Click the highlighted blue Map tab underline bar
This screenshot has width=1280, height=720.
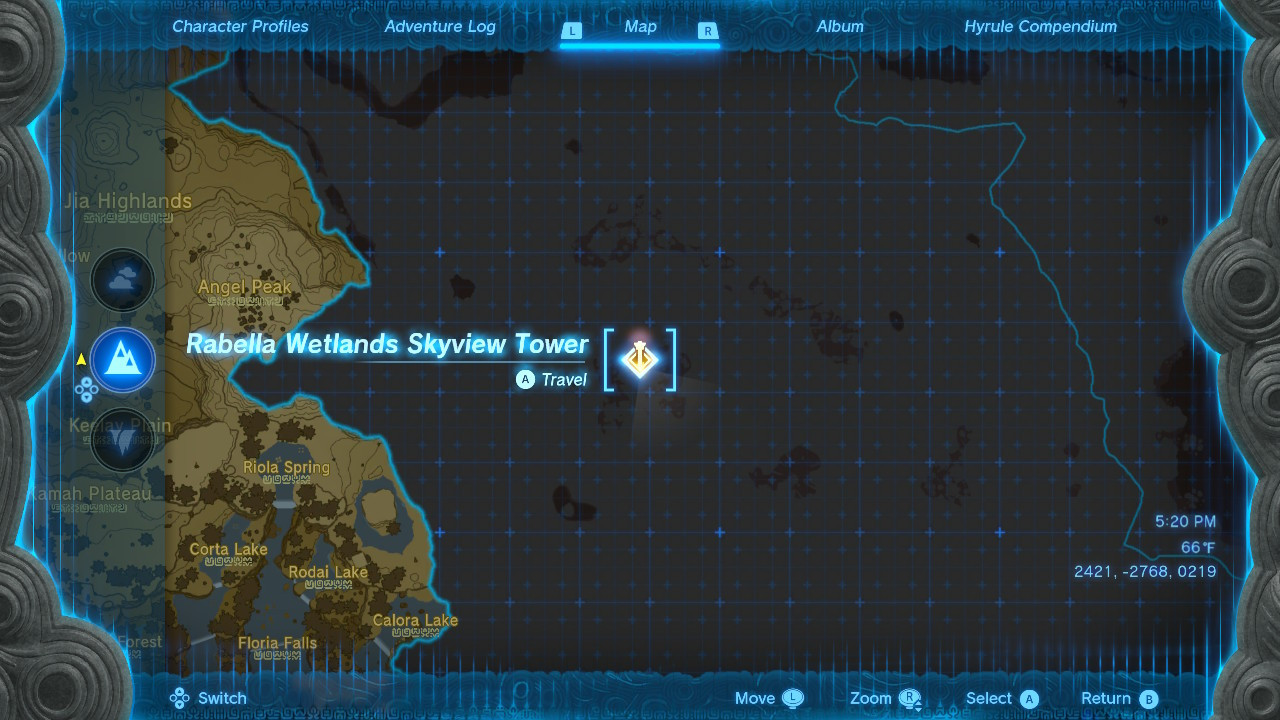tap(640, 44)
